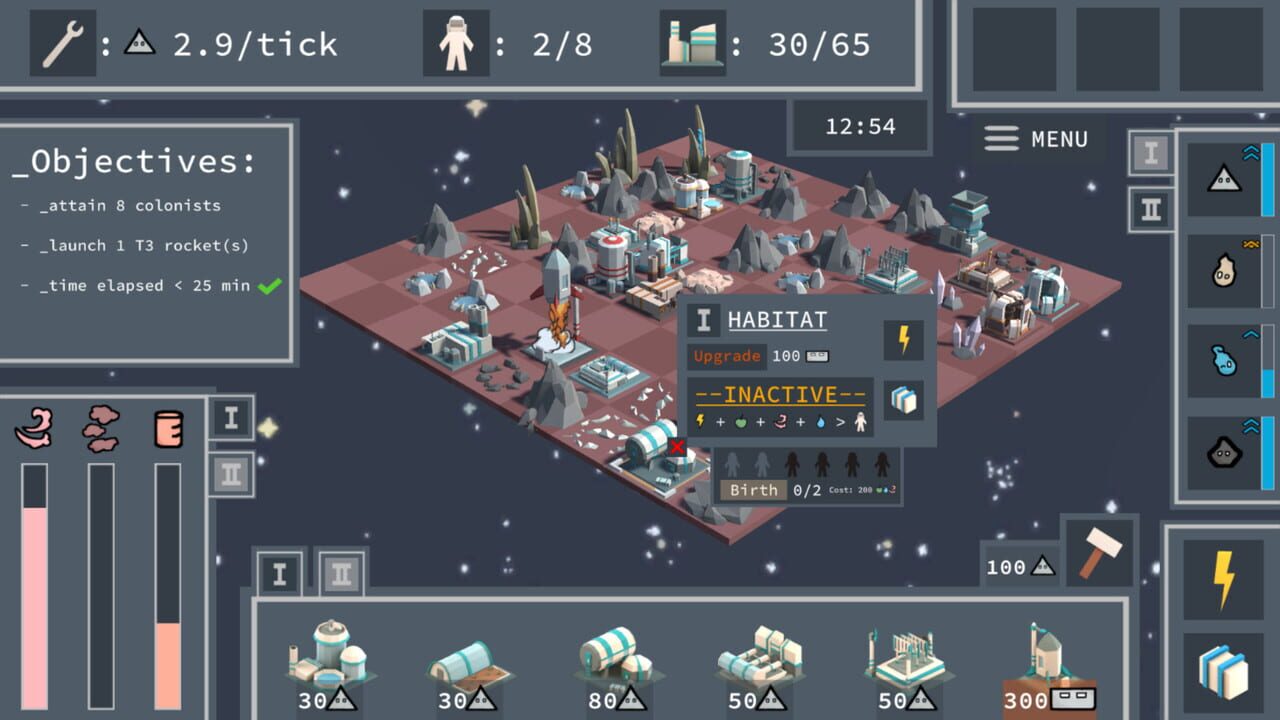Click the Habitat panel's stacked blocks icon
The image size is (1280, 720).
pos(904,400)
